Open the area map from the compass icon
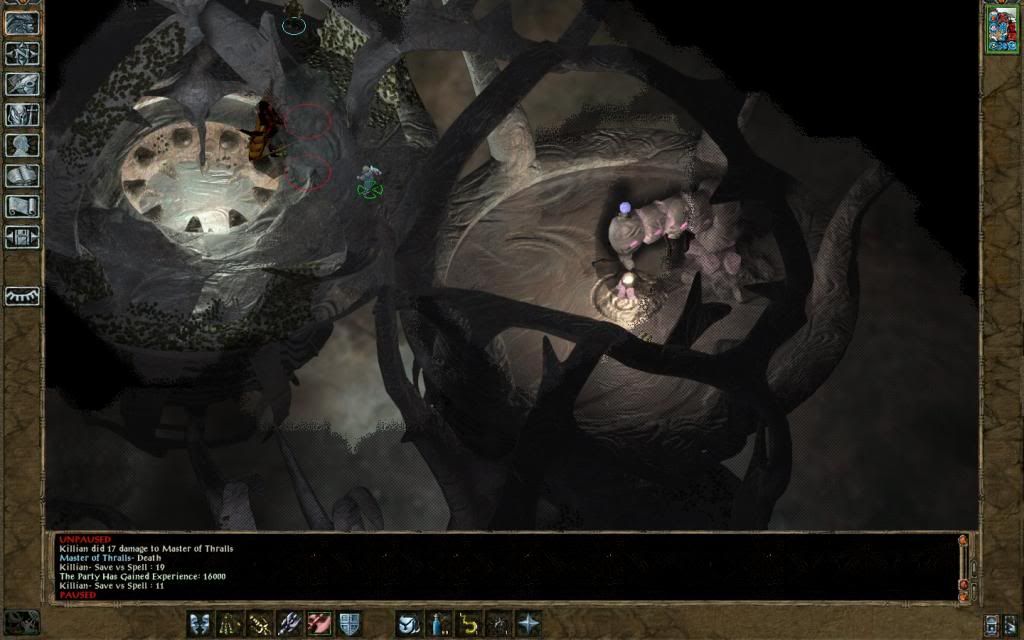 (x=22, y=53)
